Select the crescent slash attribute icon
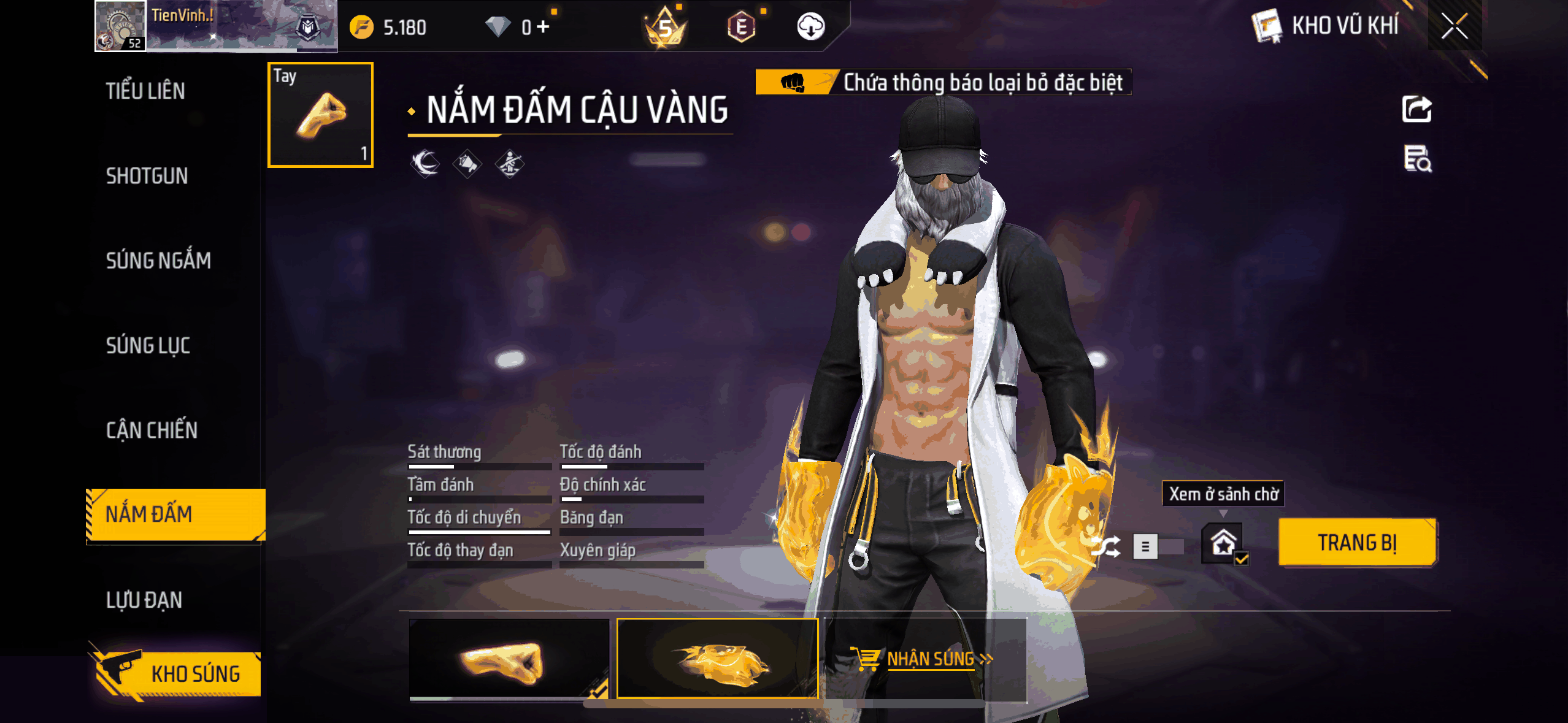Image resolution: width=1568 pixels, height=723 pixels. (423, 164)
